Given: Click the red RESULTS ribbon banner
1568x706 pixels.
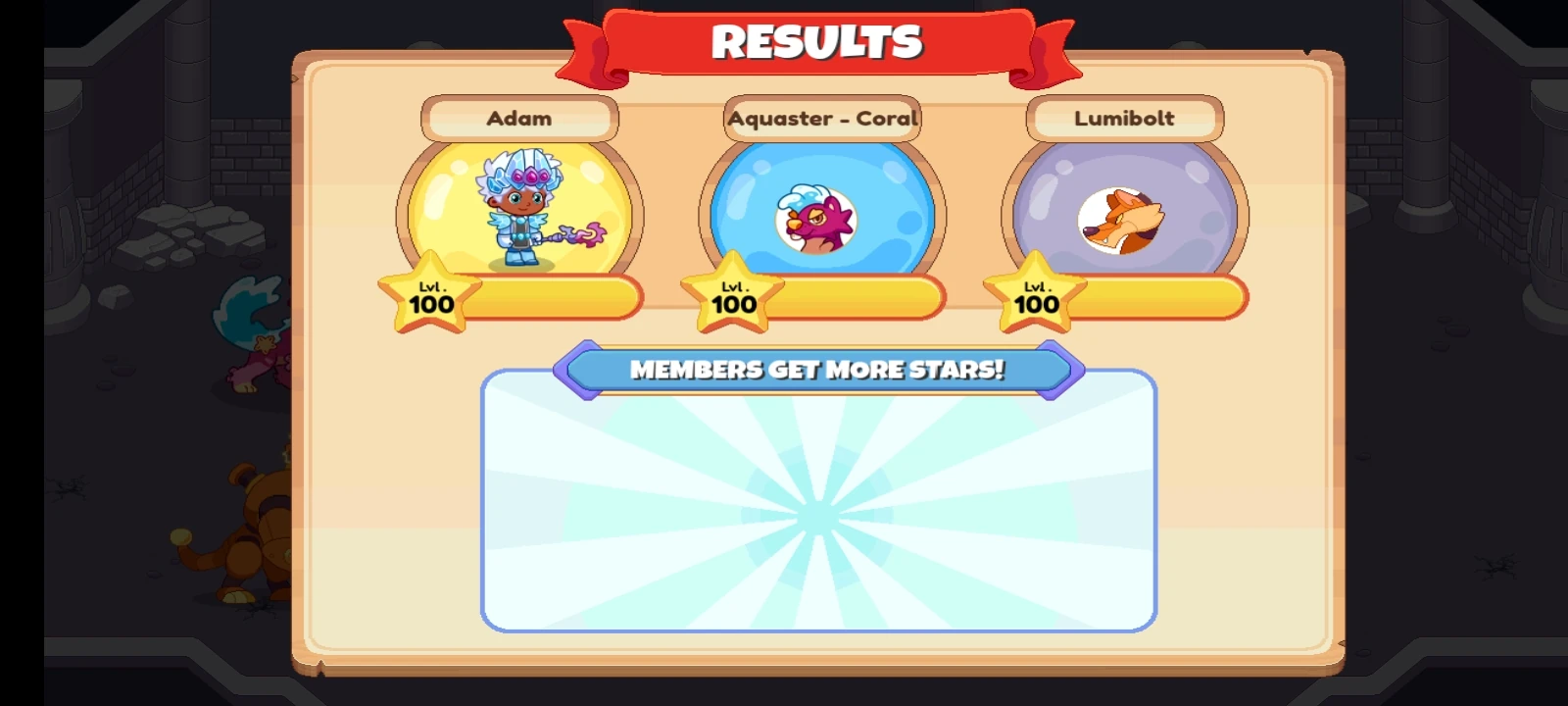Looking at the screenshot, I should point(819,41).
